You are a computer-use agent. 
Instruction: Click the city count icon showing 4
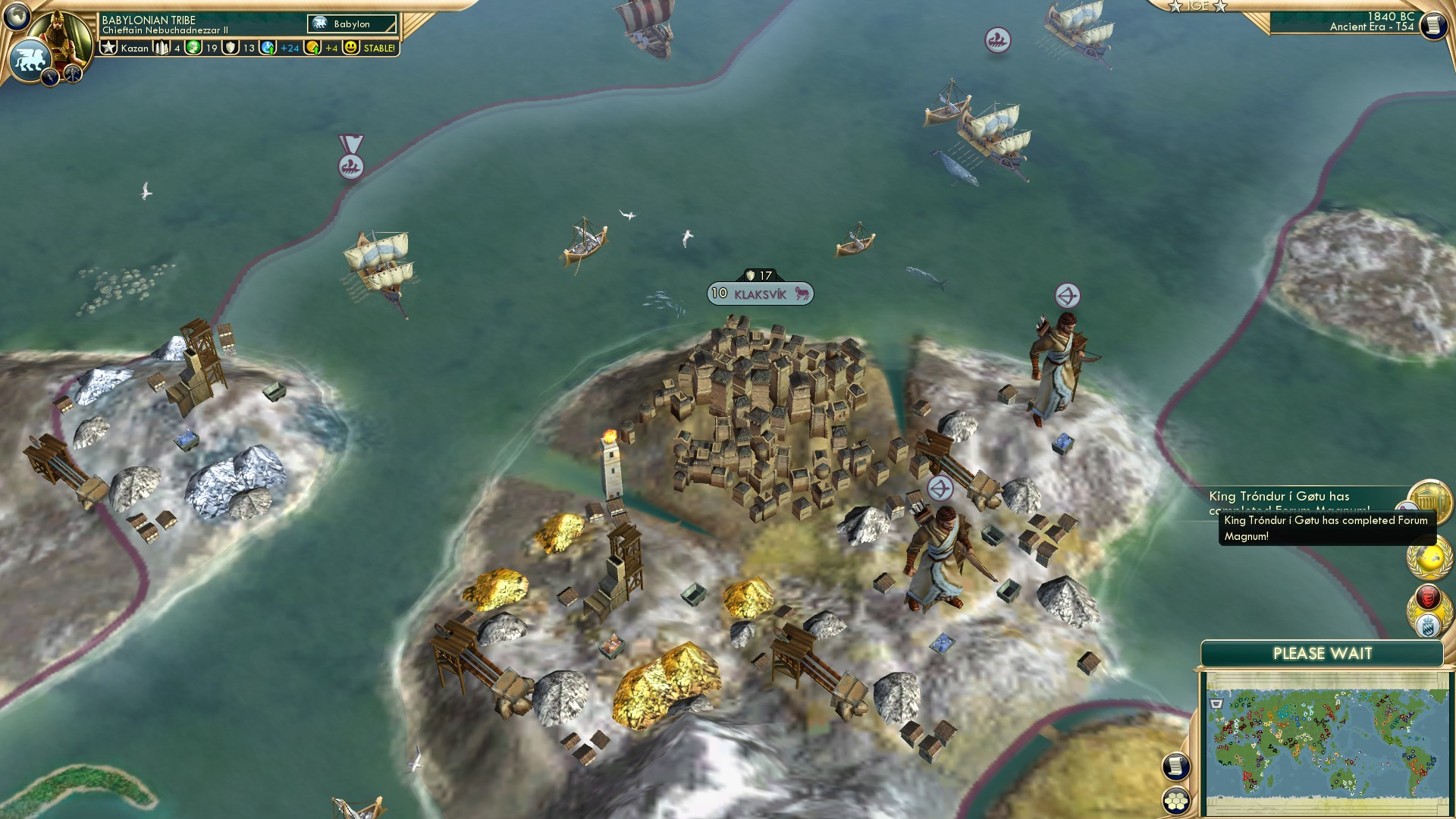162,48
